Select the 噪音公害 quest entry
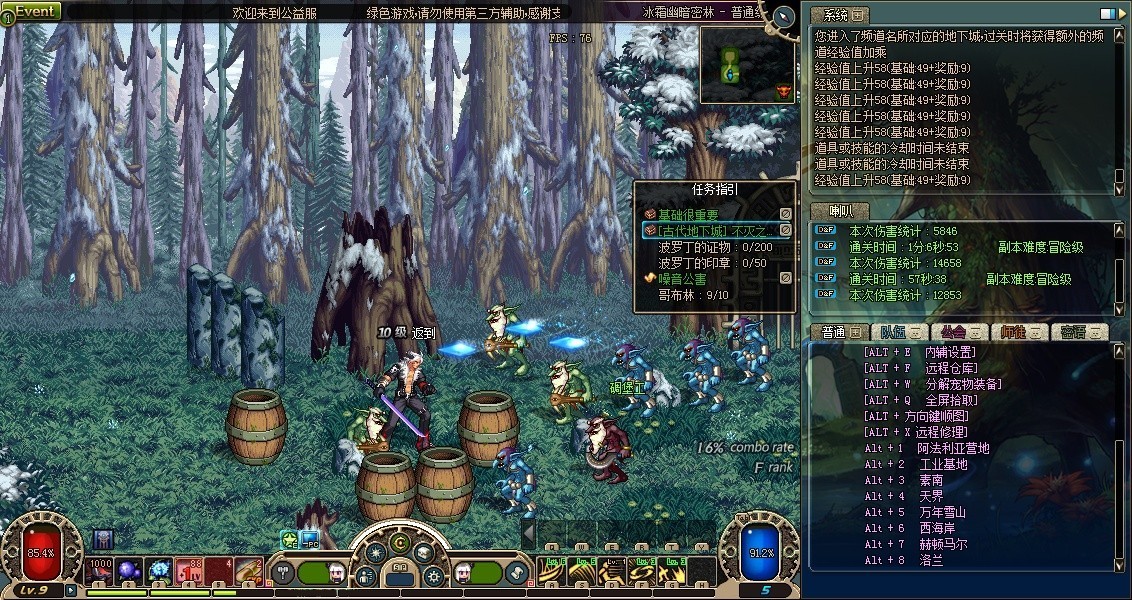 (682, 279)
